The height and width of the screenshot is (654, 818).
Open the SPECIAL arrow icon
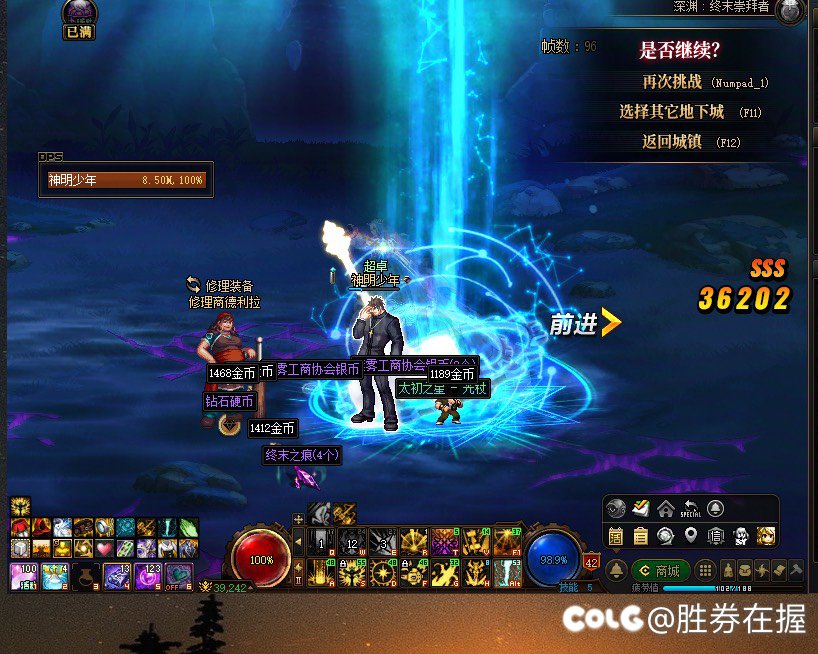pos(691,508)
